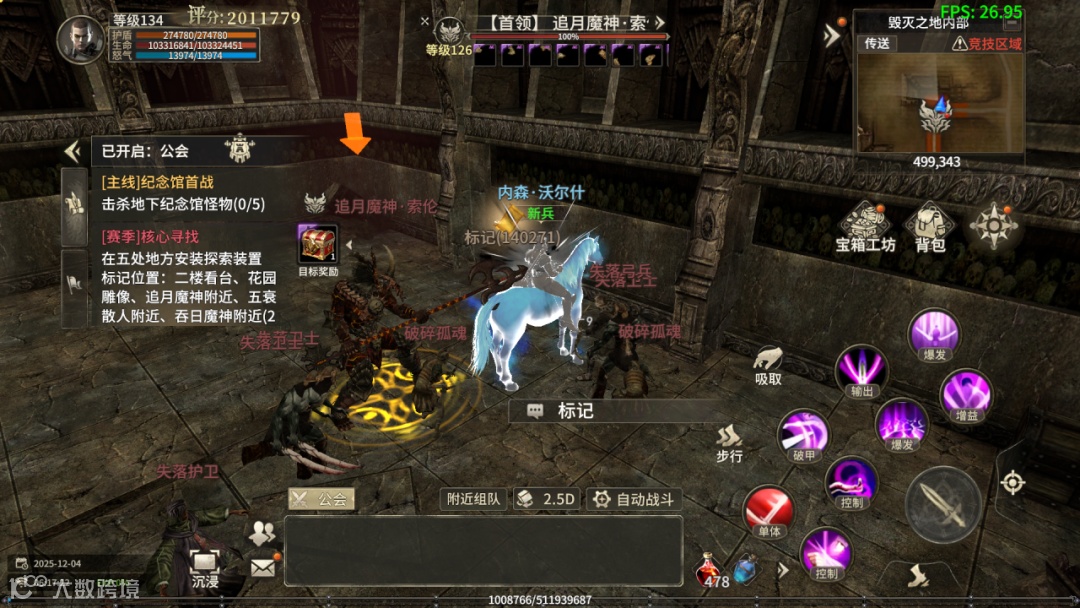Activate the 吸取 absorb hand icon

click(768, 364)
